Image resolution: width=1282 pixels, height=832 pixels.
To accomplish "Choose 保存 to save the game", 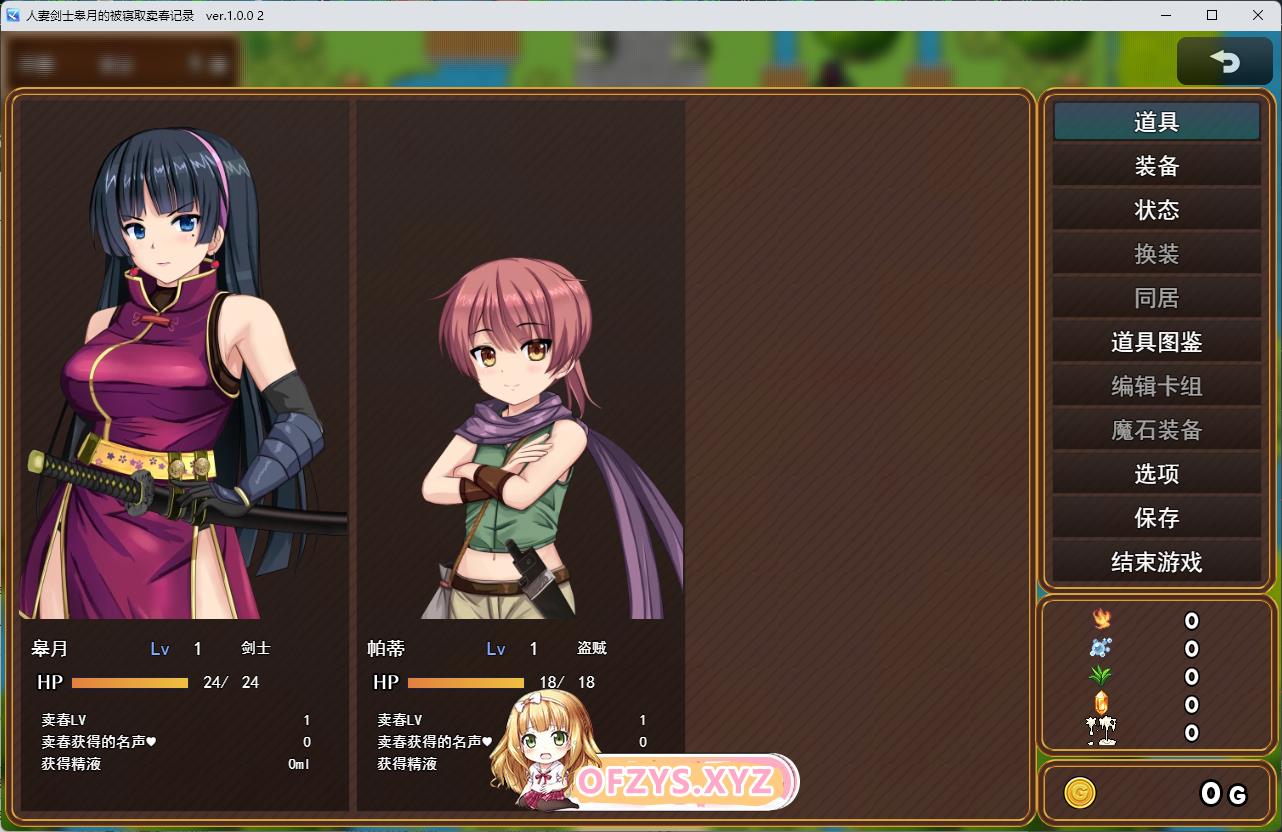I will pyautogui.click(x=1156, y=518).
